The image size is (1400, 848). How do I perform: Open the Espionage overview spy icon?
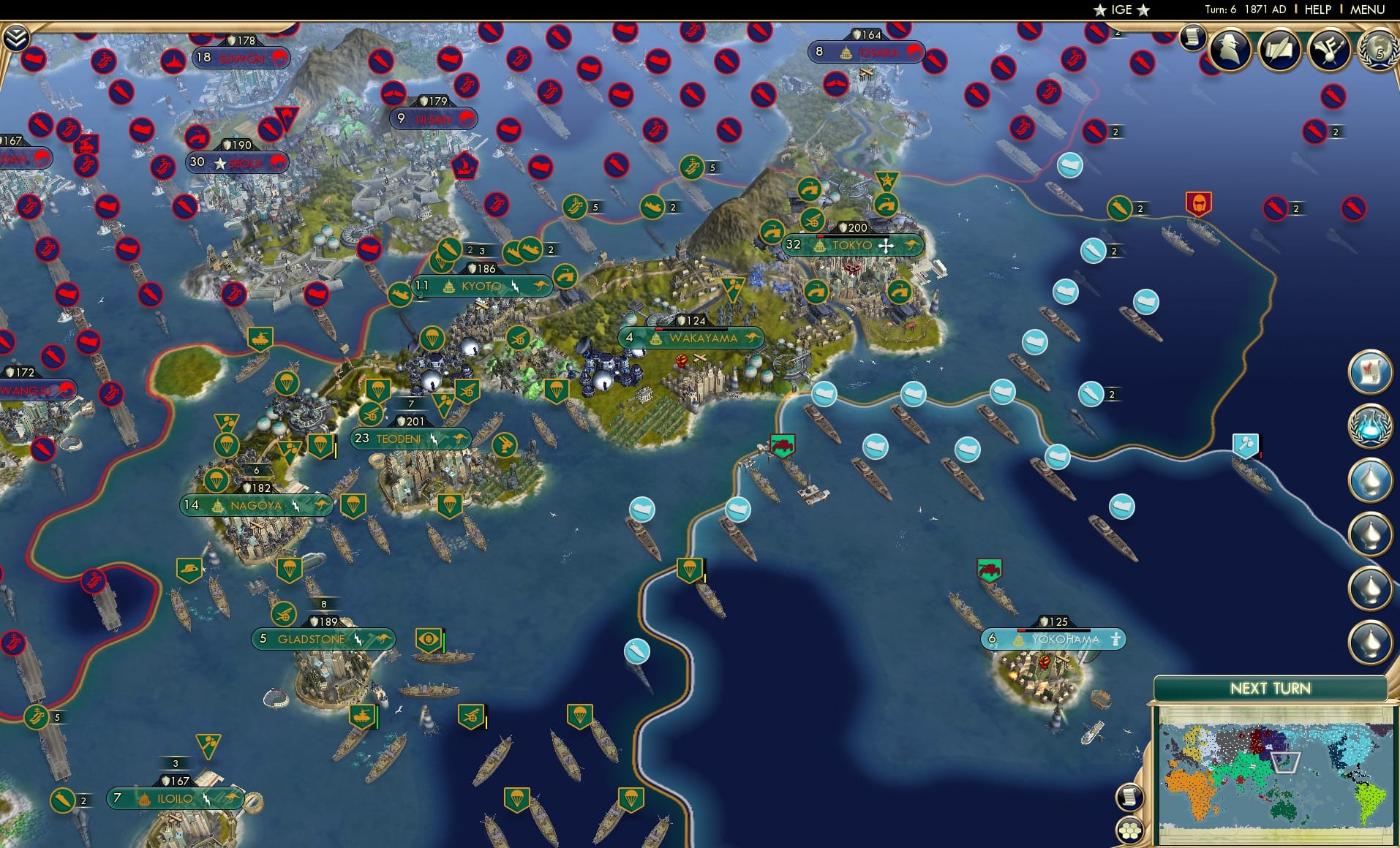pyautogui.click(x=1229, y=51)
